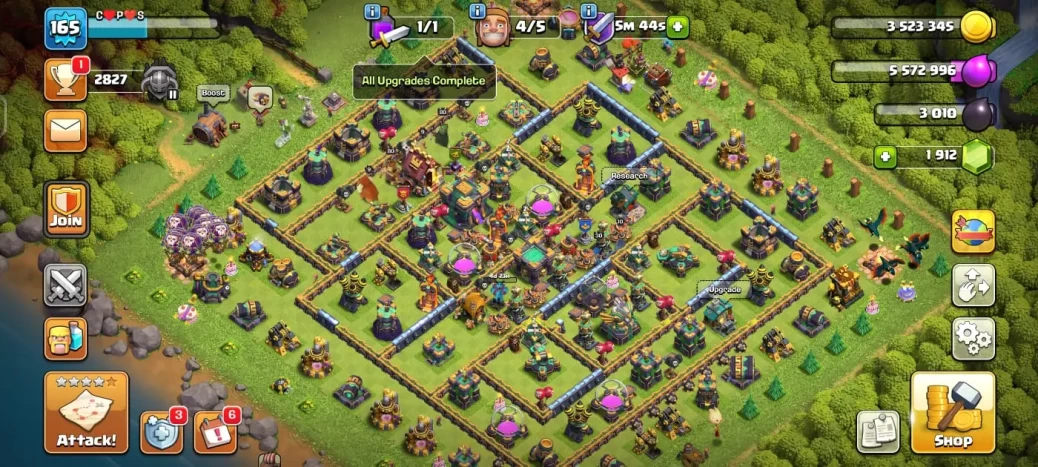Open the news icon with 6 badge

pos(214,432)
